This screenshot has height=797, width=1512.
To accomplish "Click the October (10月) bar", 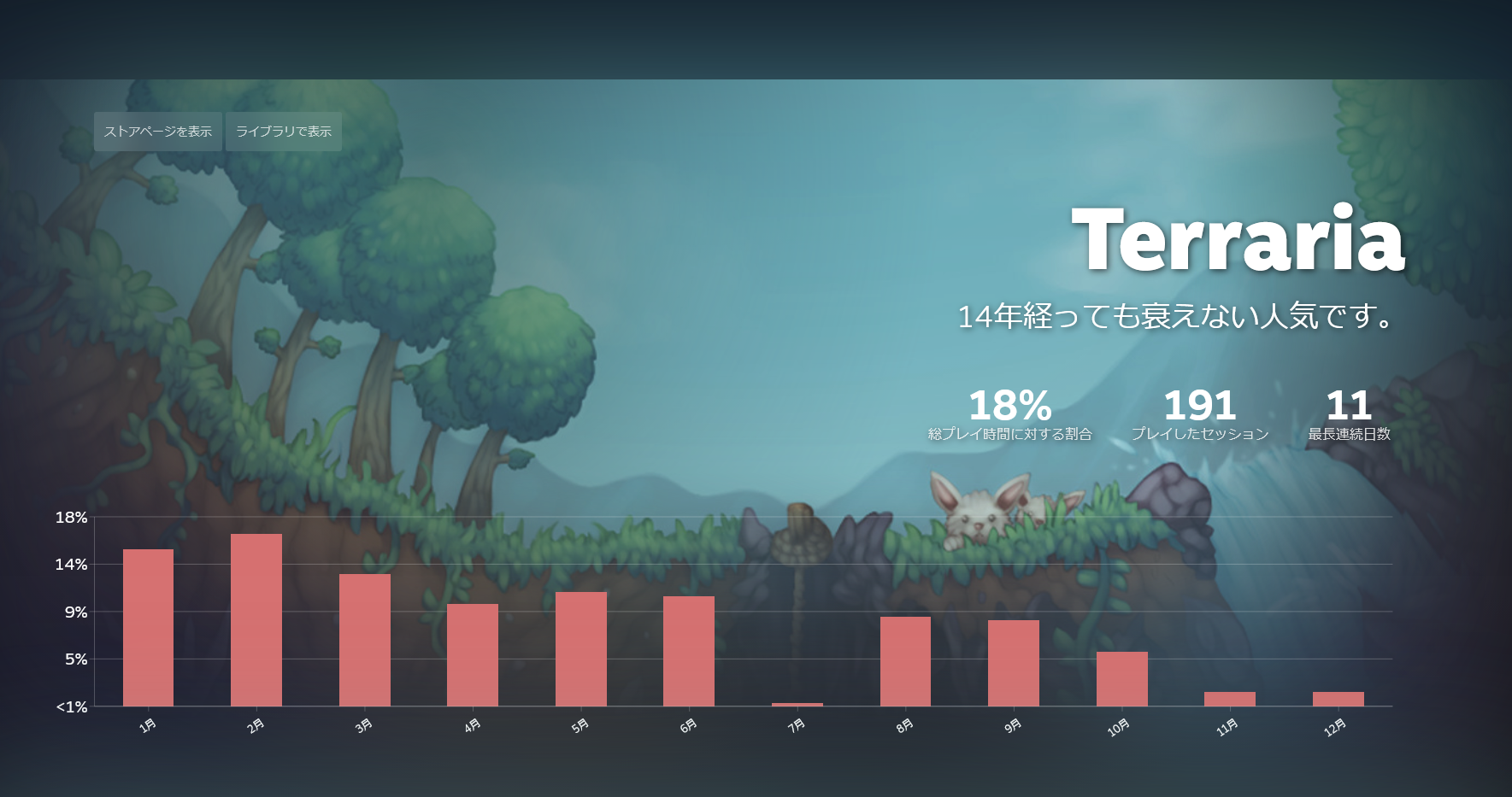I will [x=1121, y=677].
